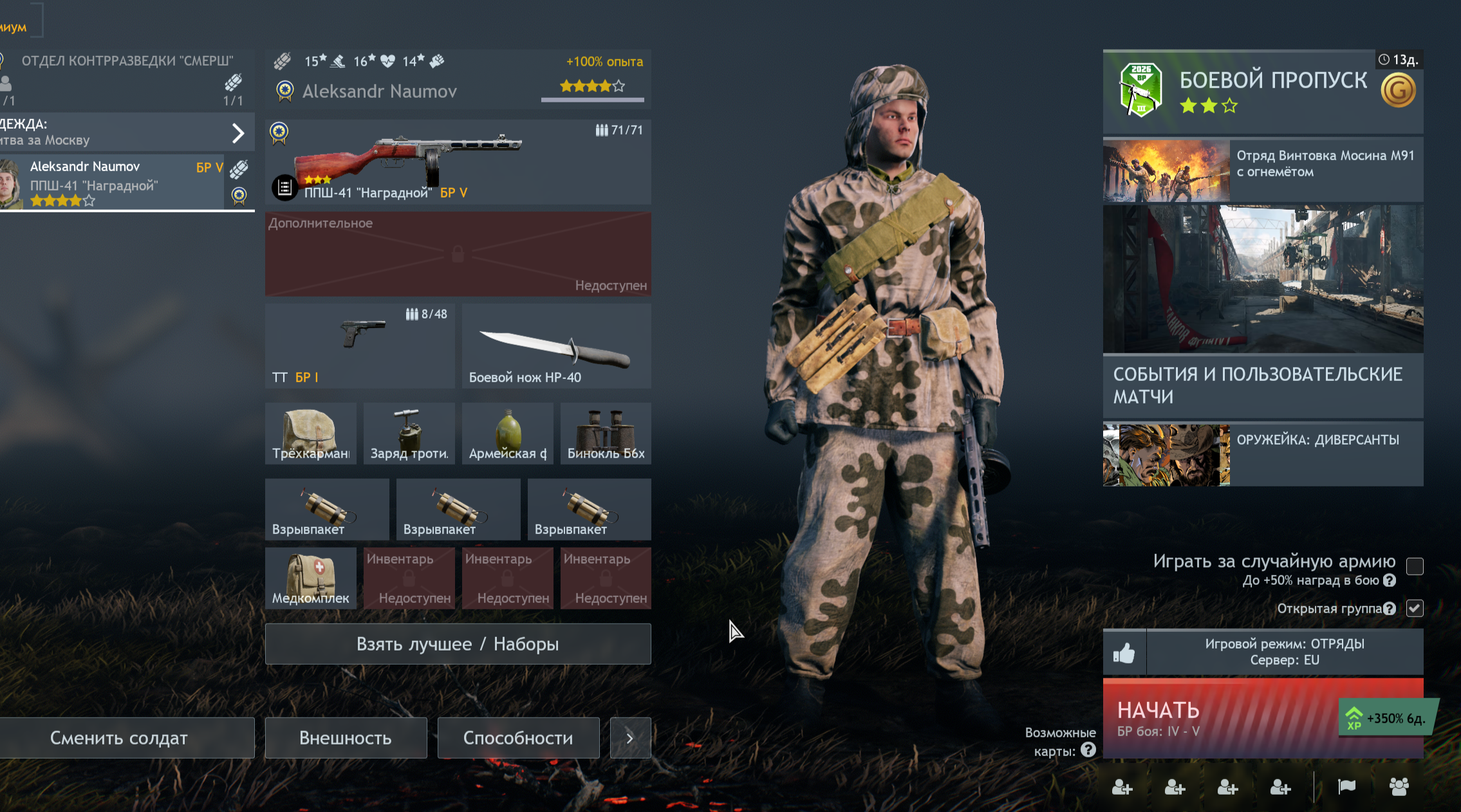Start the battle with the НАЧАТЬ button
The height and width of the screenshot is (812, 1461).
click(1223, 717)
